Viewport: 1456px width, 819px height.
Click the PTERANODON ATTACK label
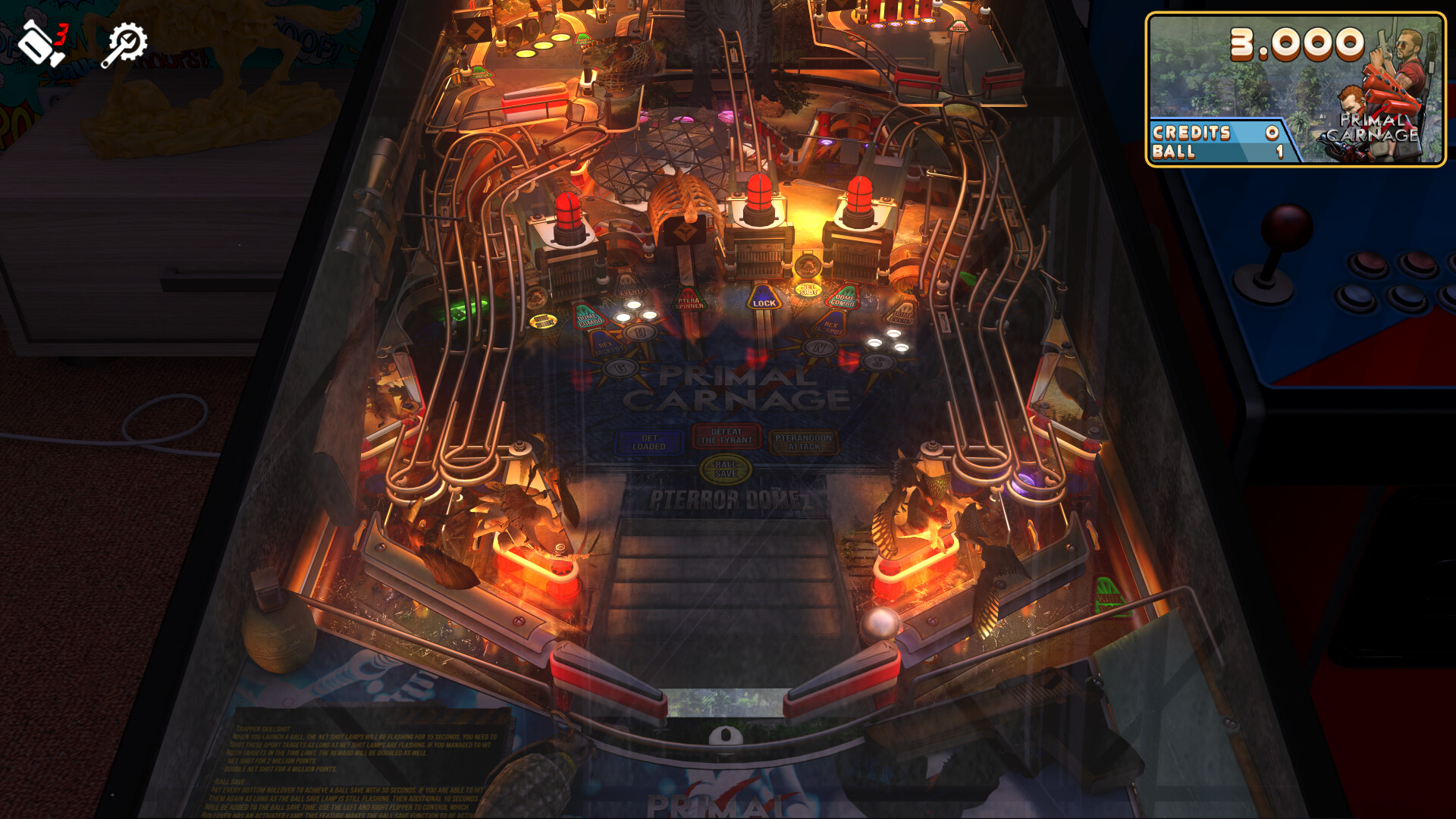tap(802, 442)
